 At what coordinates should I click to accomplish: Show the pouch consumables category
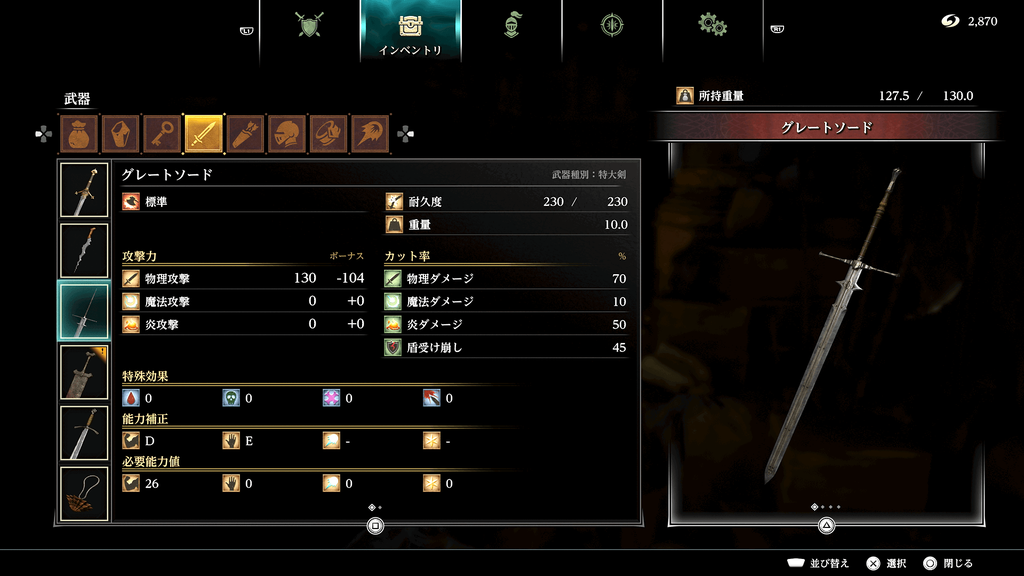78,134
